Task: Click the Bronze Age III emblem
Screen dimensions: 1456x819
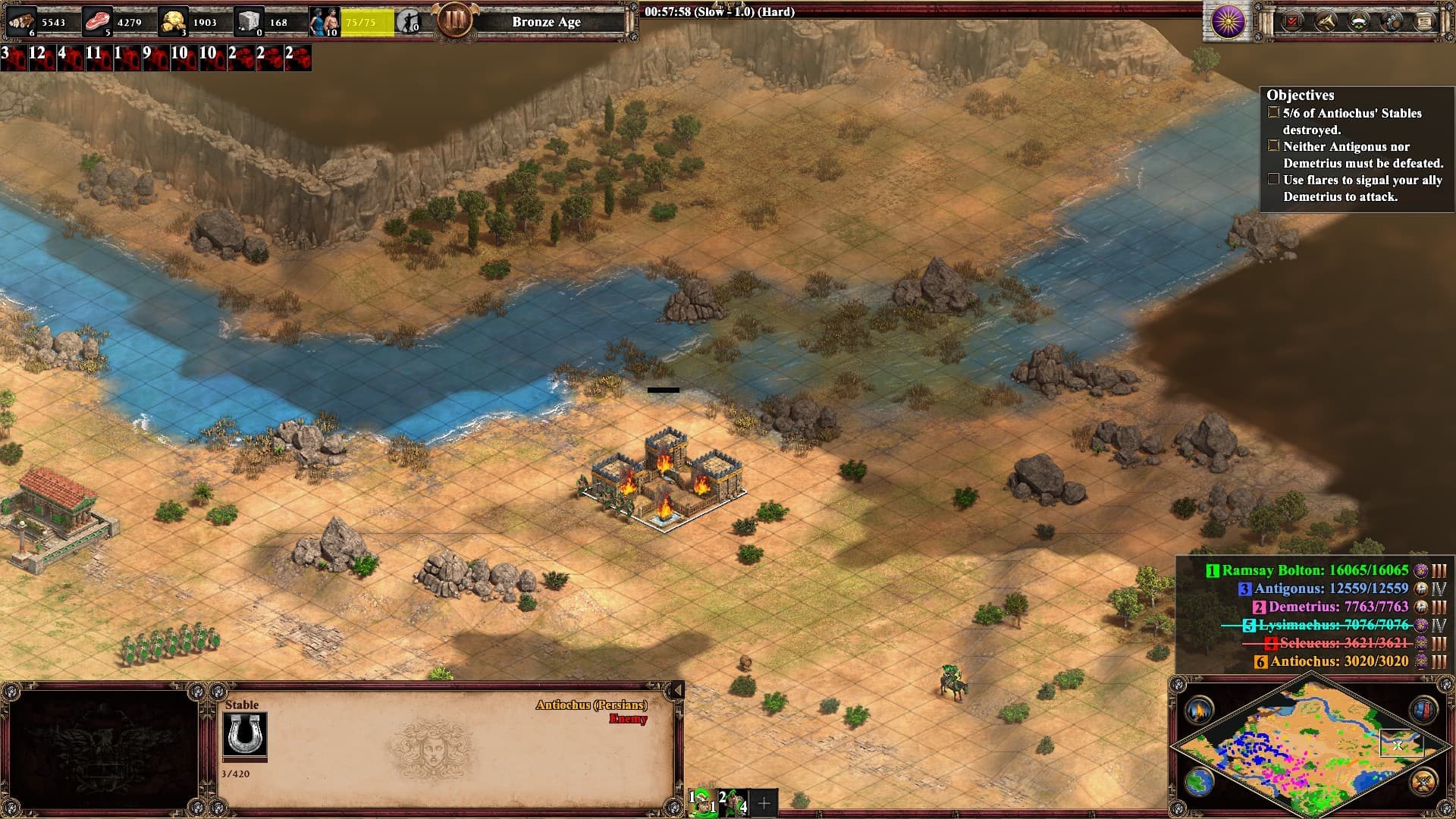Action: (455, 20)
